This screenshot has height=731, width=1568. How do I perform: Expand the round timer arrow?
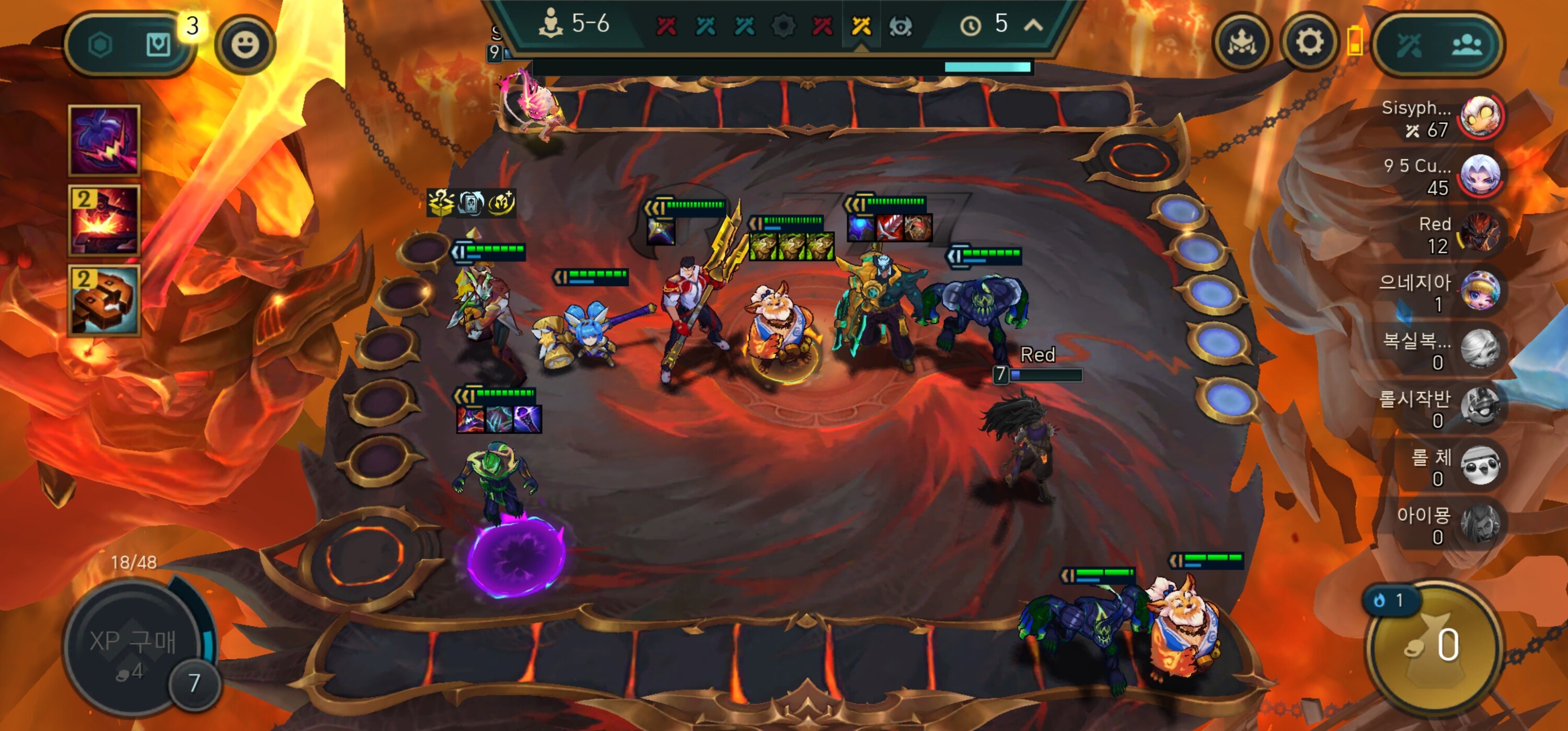1033,25
